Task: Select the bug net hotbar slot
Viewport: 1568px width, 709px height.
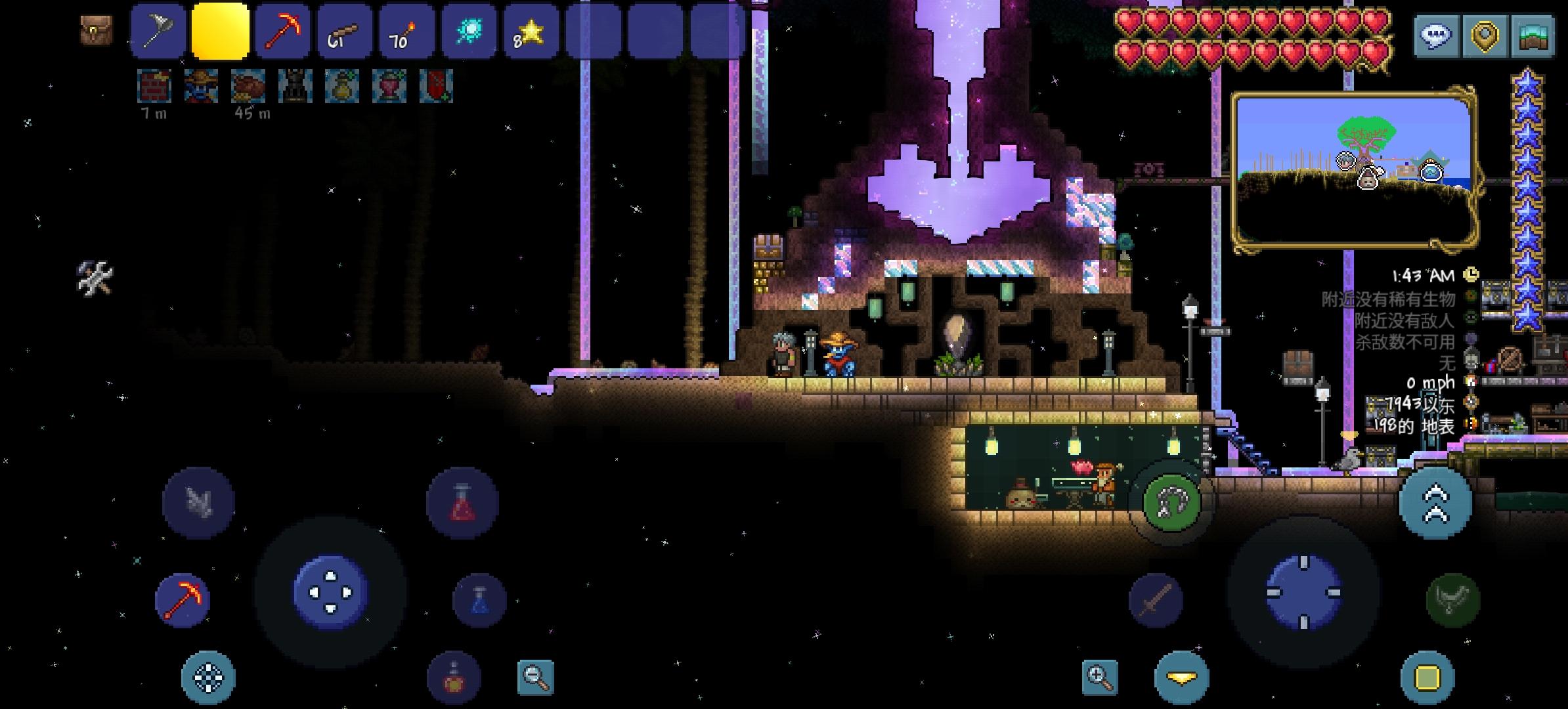Action: pos(158,32)
